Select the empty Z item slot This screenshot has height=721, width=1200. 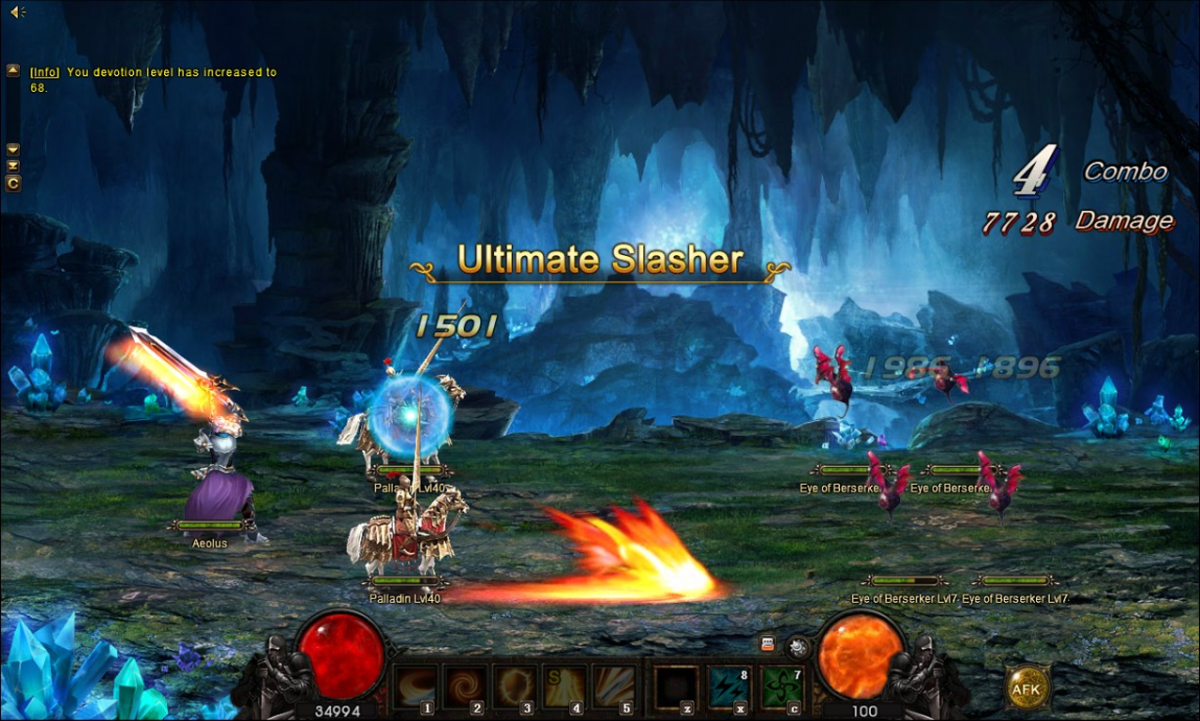pyautogui.click(x=675, y=686)
